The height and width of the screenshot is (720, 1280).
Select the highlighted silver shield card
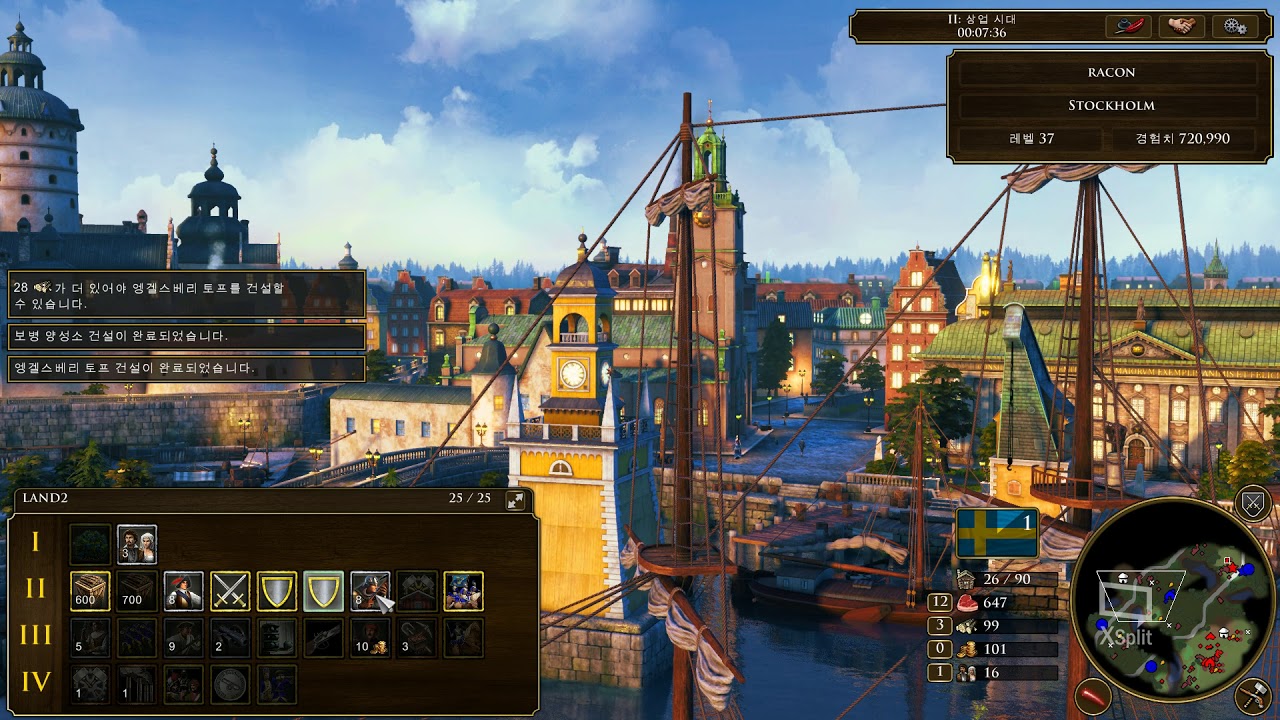click(323, 591)
